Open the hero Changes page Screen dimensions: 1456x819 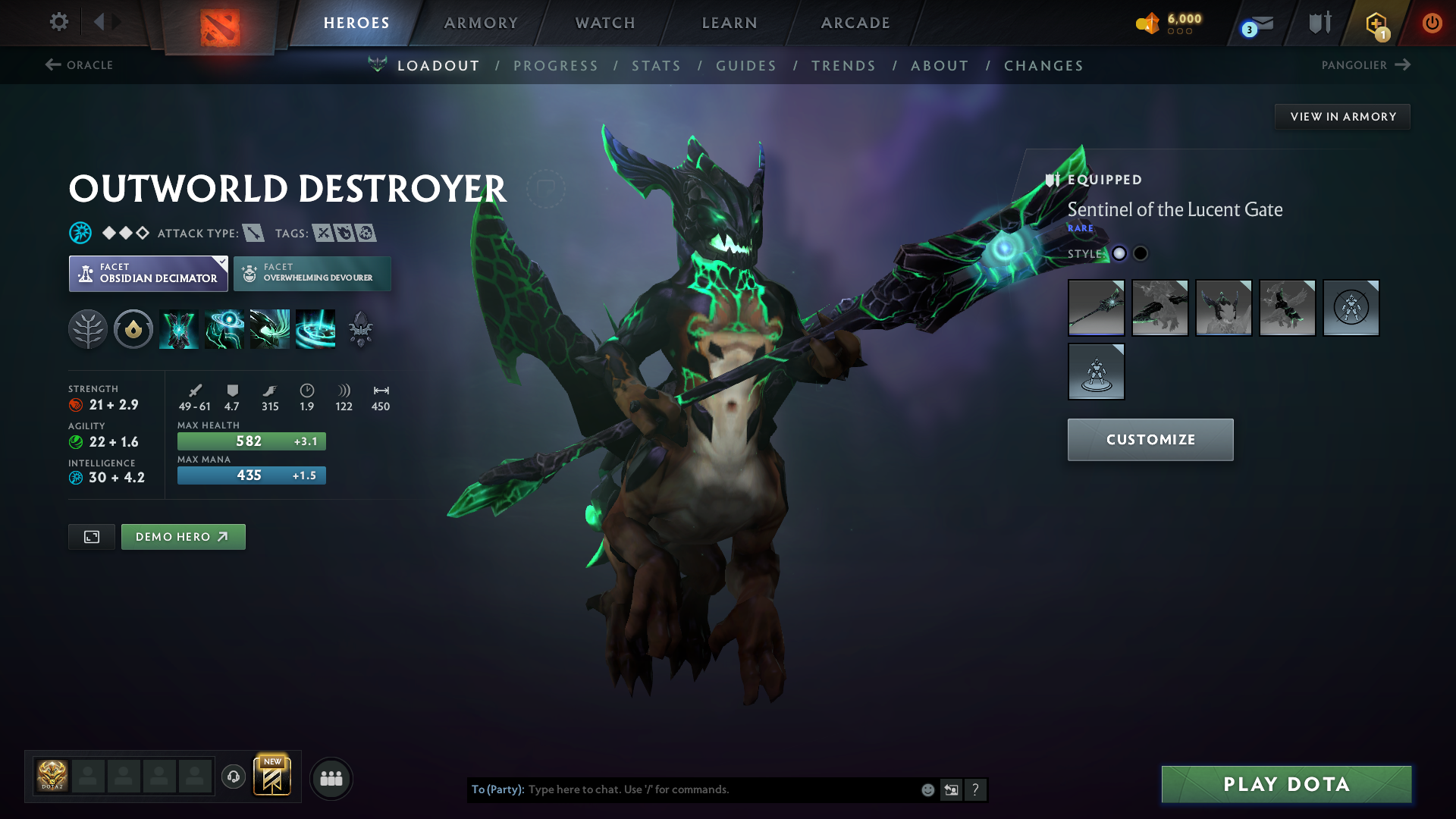click(1043, 66)
